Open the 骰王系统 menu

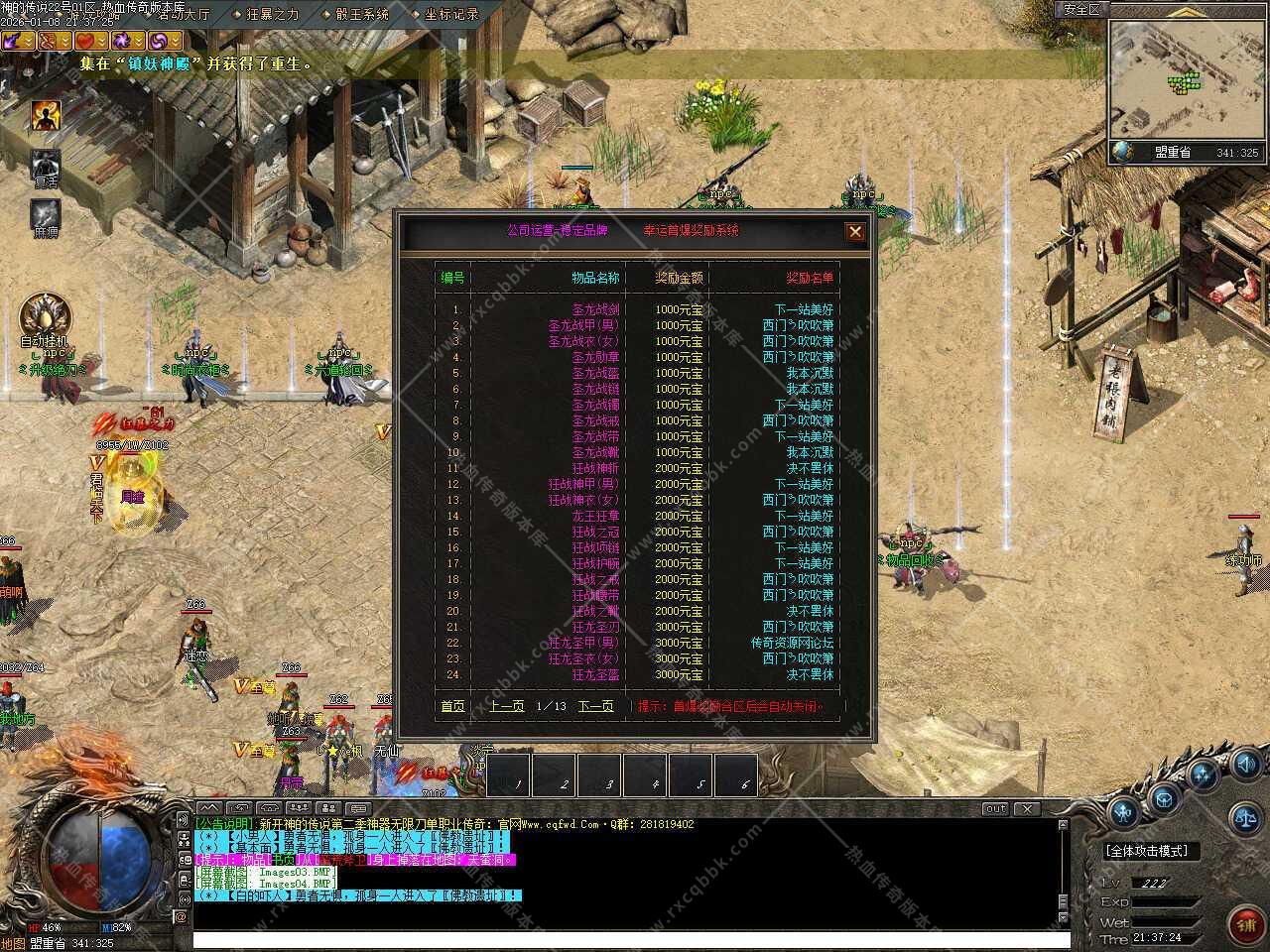tap(361, 15)
